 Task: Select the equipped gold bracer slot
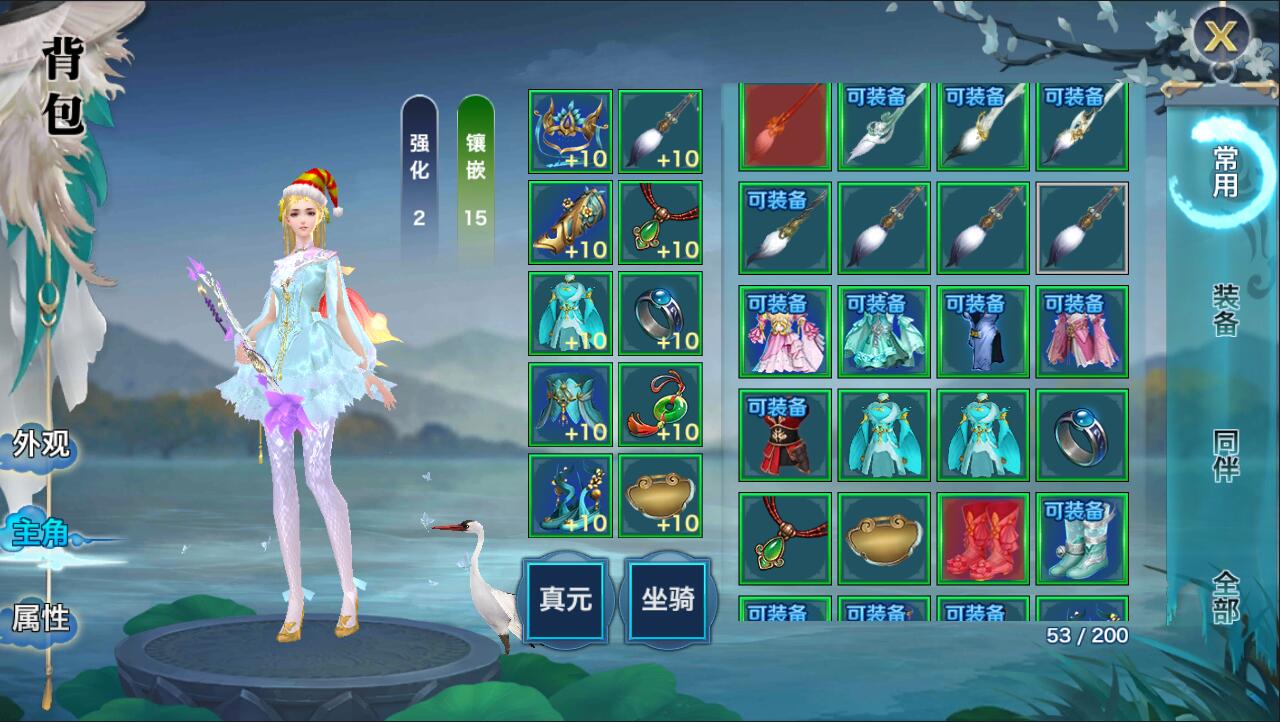(x=570, y=222)
